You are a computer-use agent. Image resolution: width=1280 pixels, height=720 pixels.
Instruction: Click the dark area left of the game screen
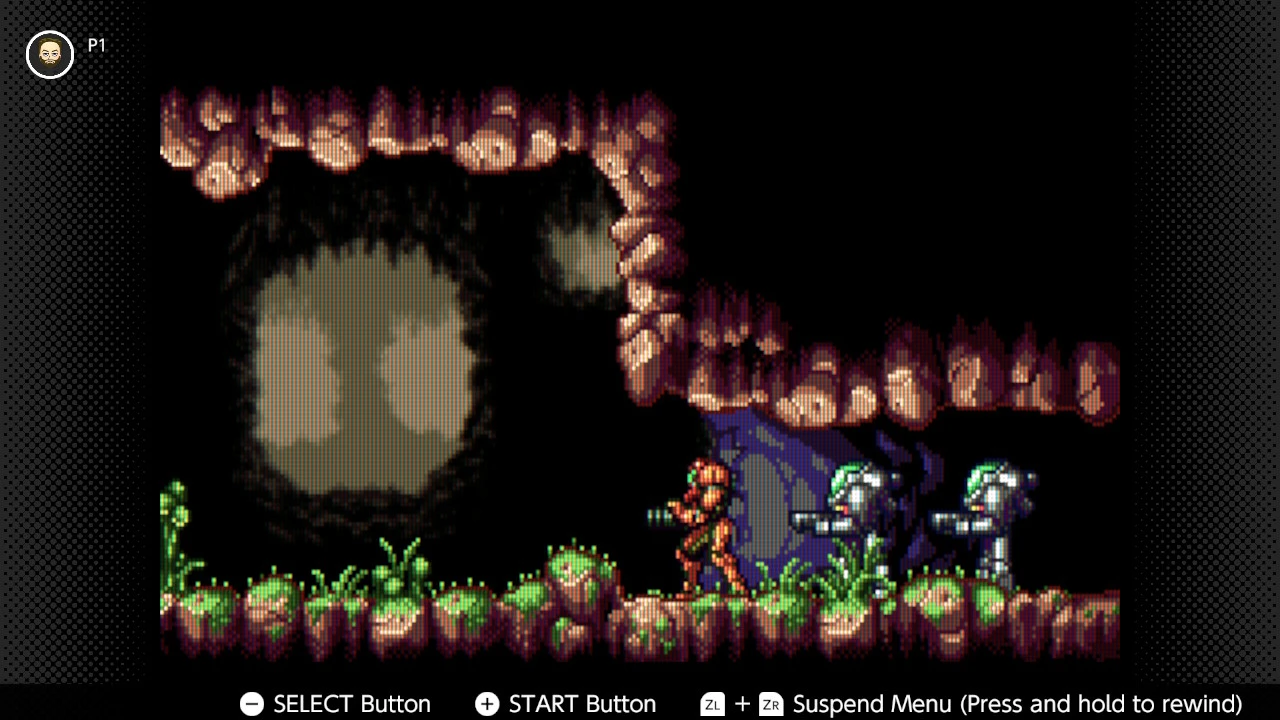pyautogui.click(x=75, y=360)
